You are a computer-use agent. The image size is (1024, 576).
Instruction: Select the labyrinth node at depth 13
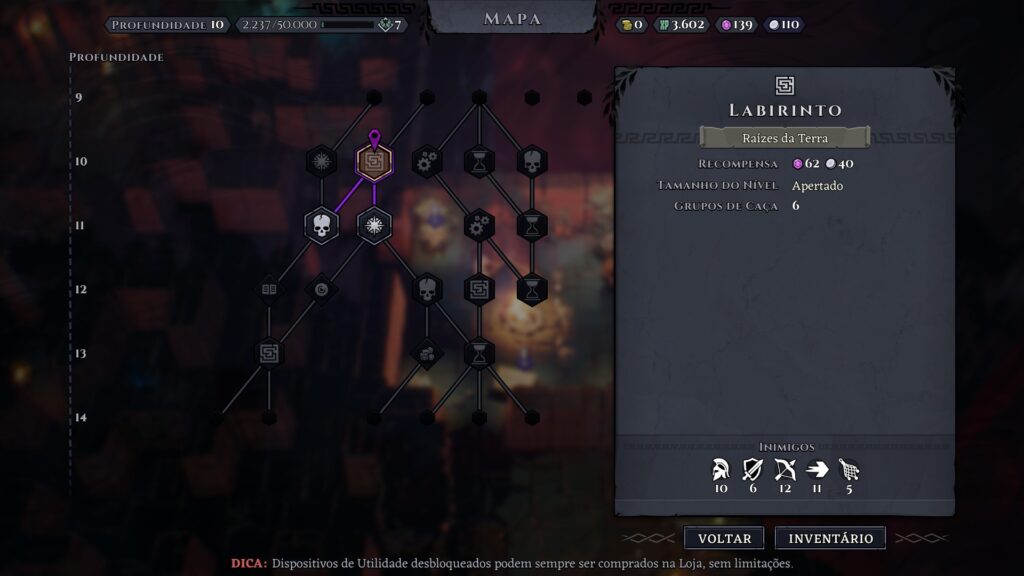(x=268, y=352)
